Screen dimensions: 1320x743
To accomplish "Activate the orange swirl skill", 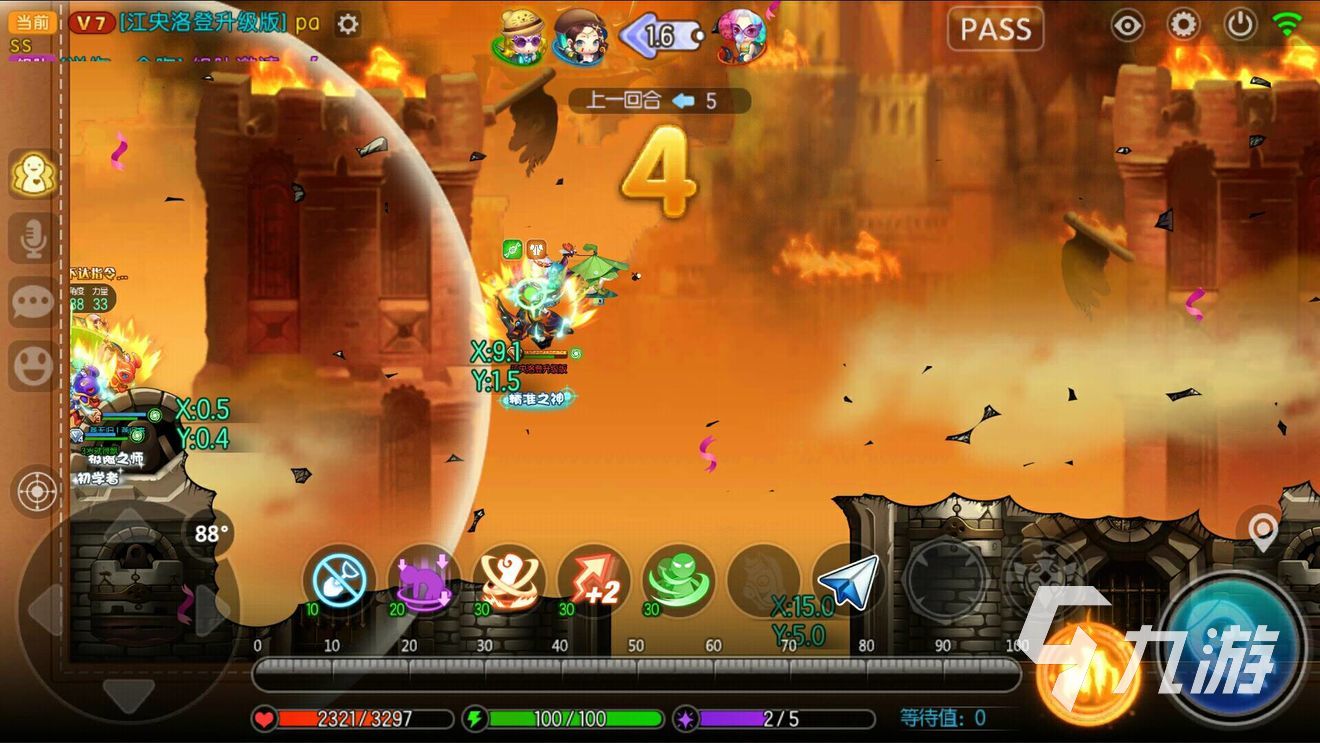I will (x=508, y=580).
